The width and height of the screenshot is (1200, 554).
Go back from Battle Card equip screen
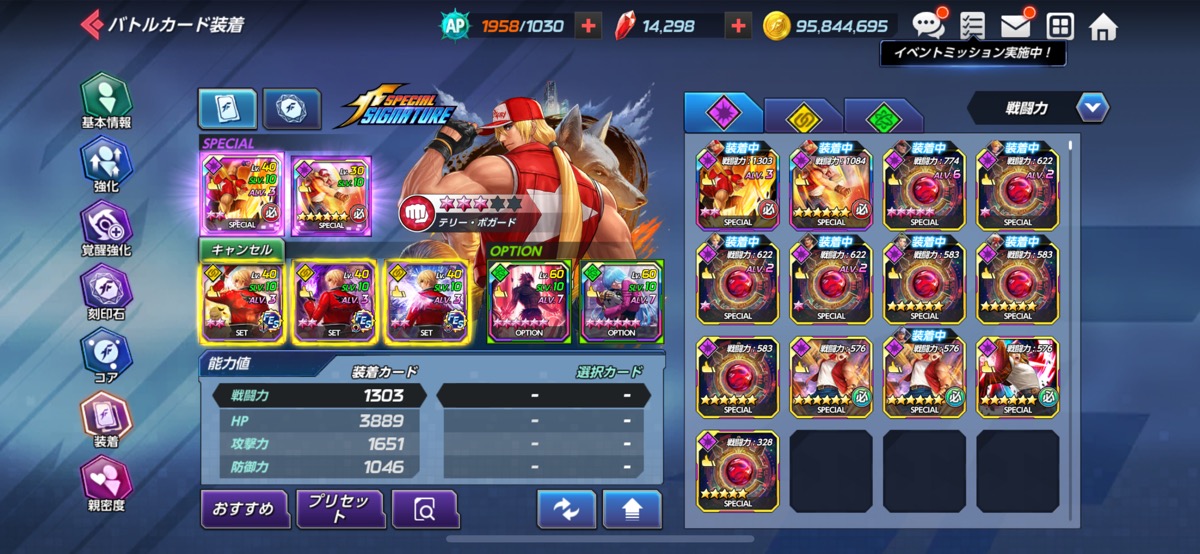[91, 24]
